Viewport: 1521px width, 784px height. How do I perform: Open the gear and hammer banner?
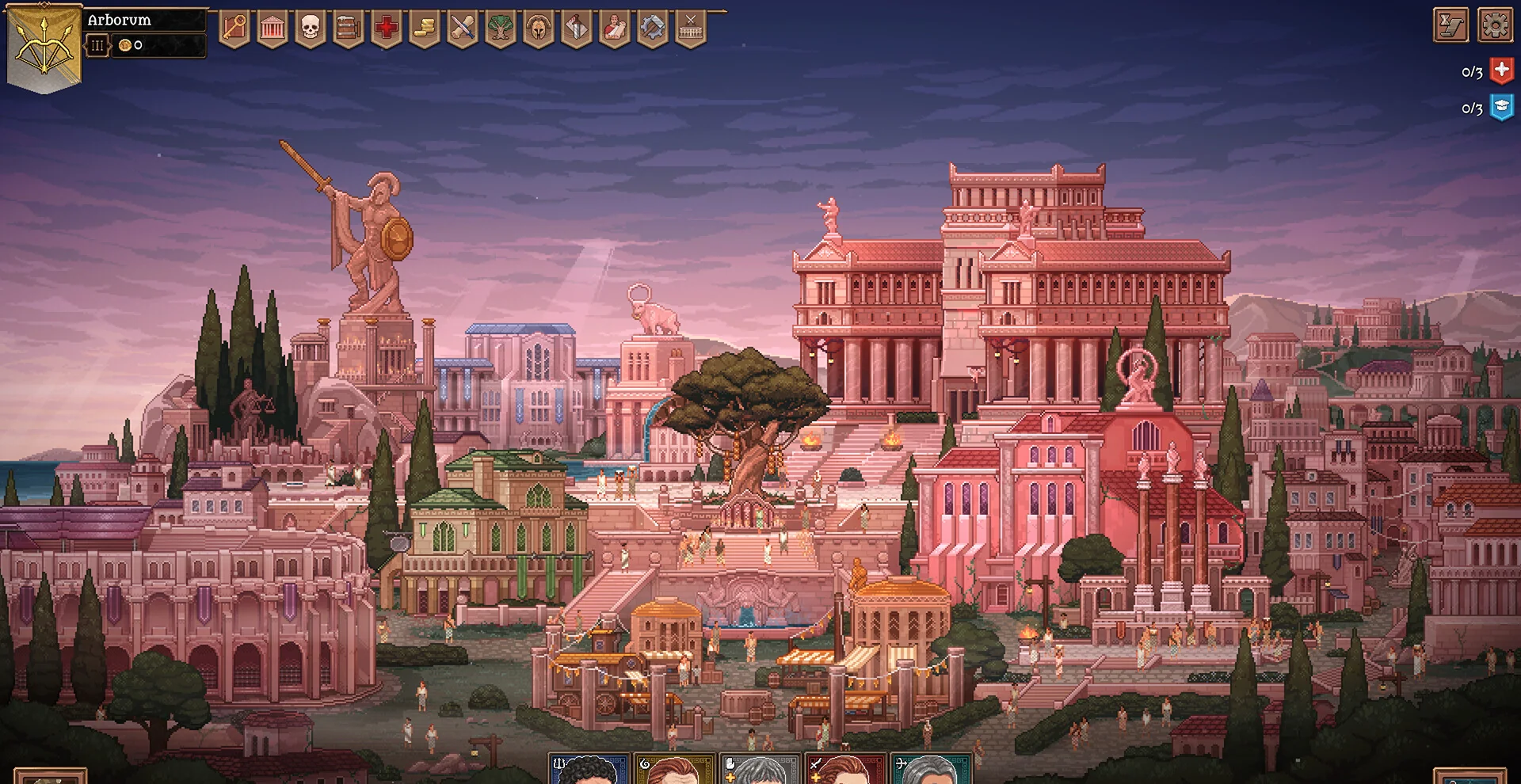[x=653, y=29]
